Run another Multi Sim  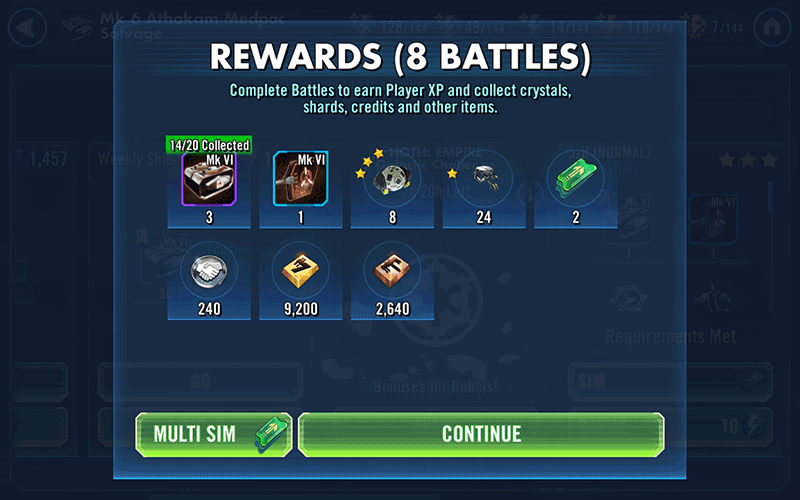[214, 434]
